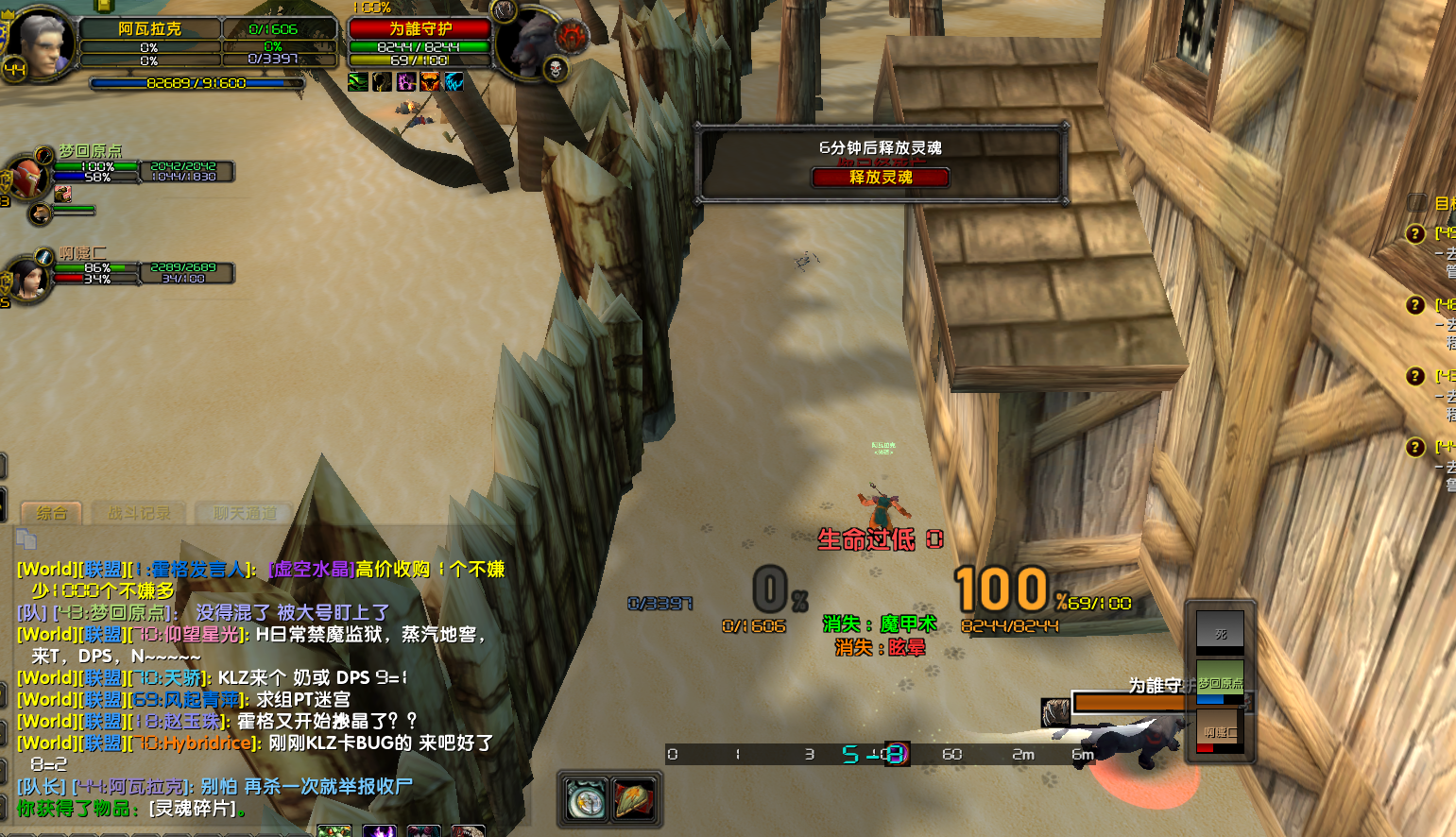
Task: Click the fiery skull debuff icon on the target frame
Action: [430, 82]
